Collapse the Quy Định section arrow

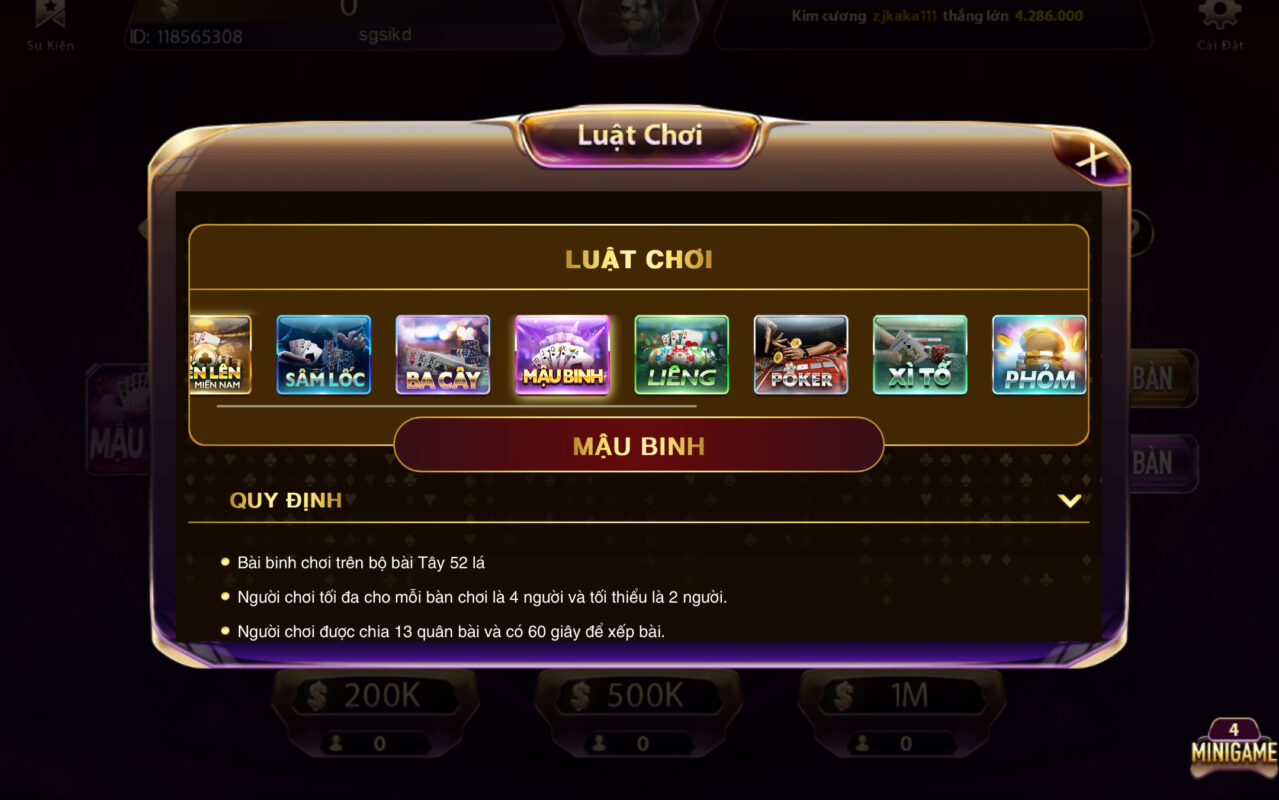coord(1069,500)
